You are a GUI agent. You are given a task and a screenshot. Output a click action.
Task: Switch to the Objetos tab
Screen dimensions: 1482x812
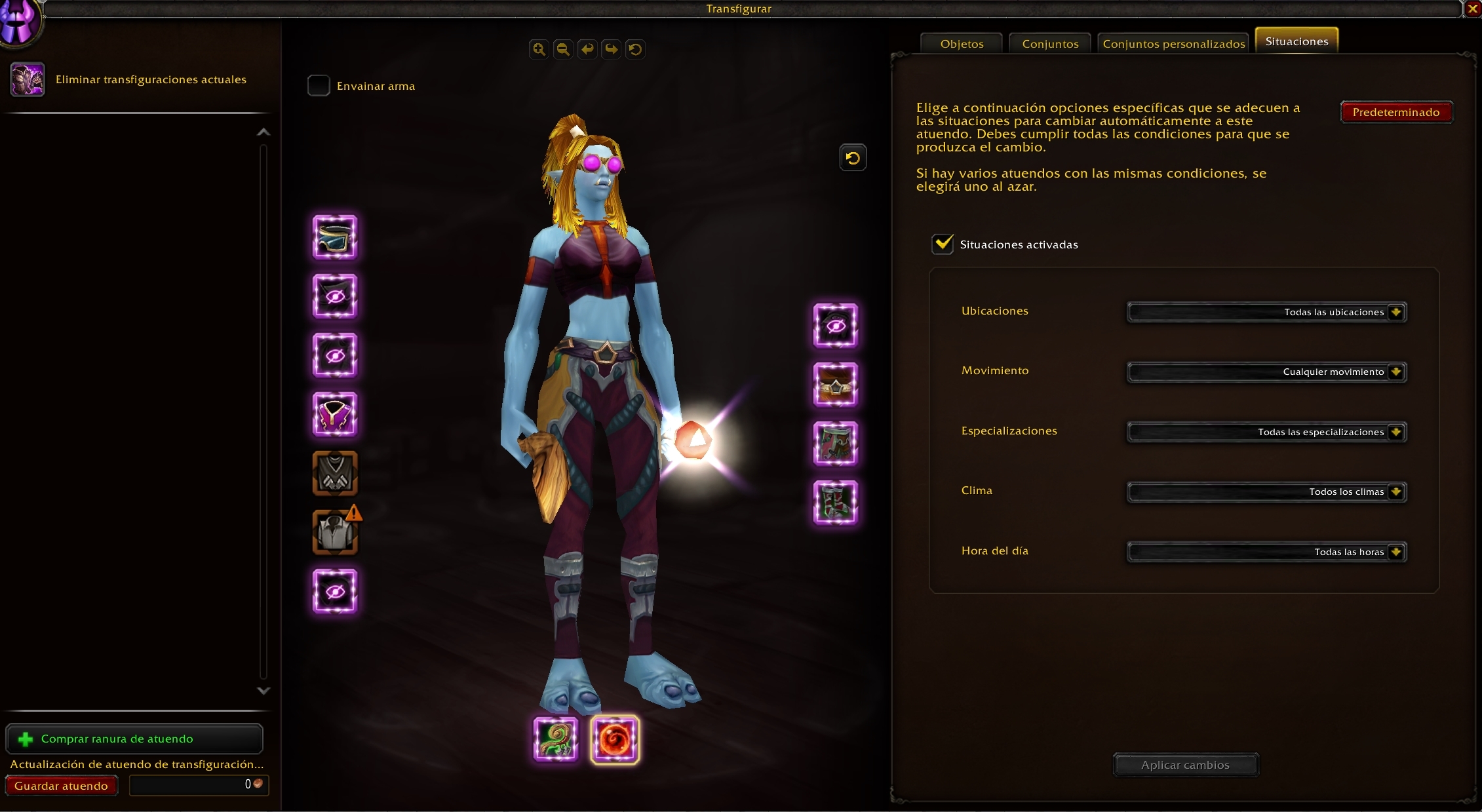962,44
